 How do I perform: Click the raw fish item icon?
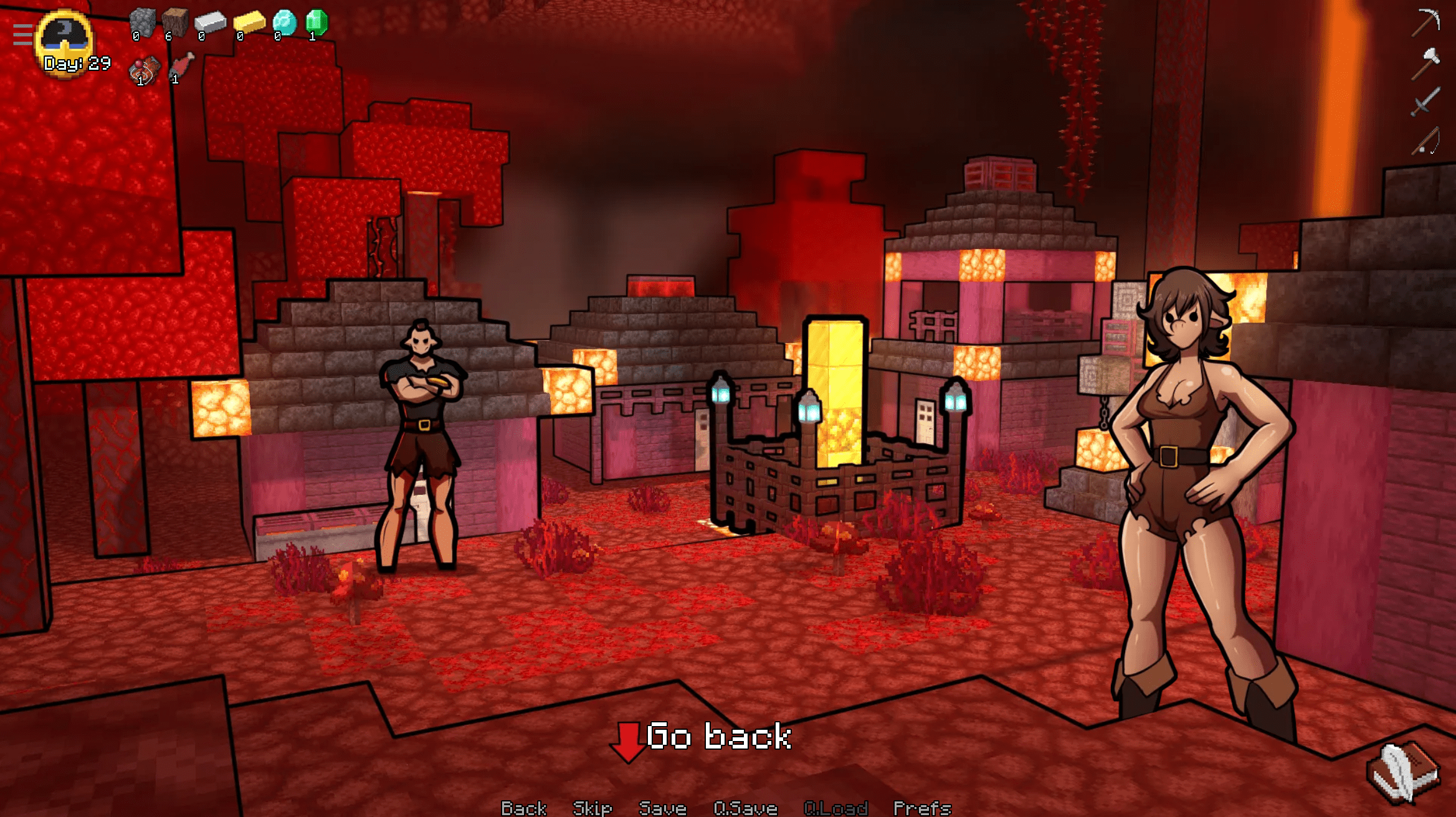181,67
